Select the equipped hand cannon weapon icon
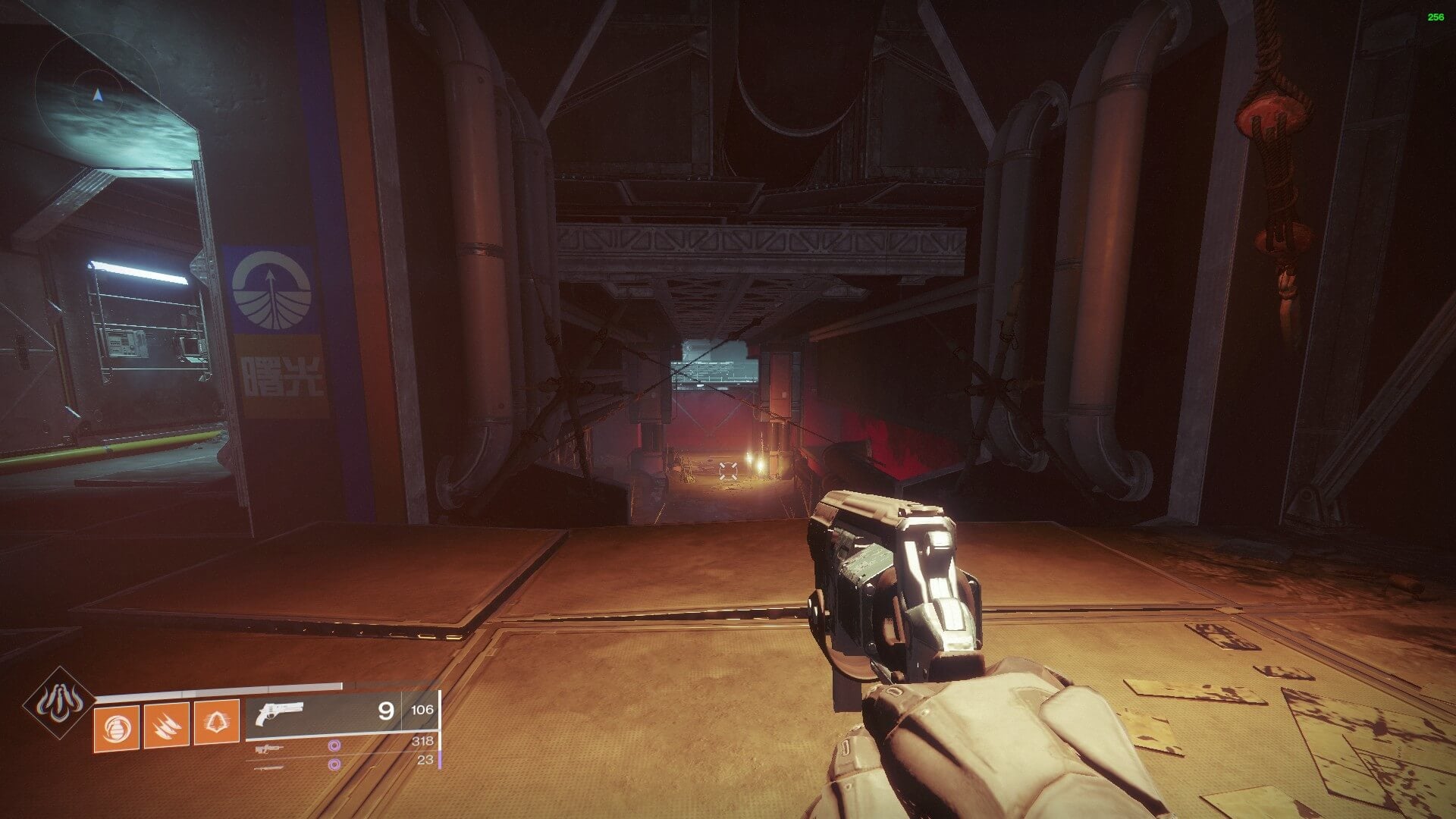 pyautogui.click(x=280, y=714)
